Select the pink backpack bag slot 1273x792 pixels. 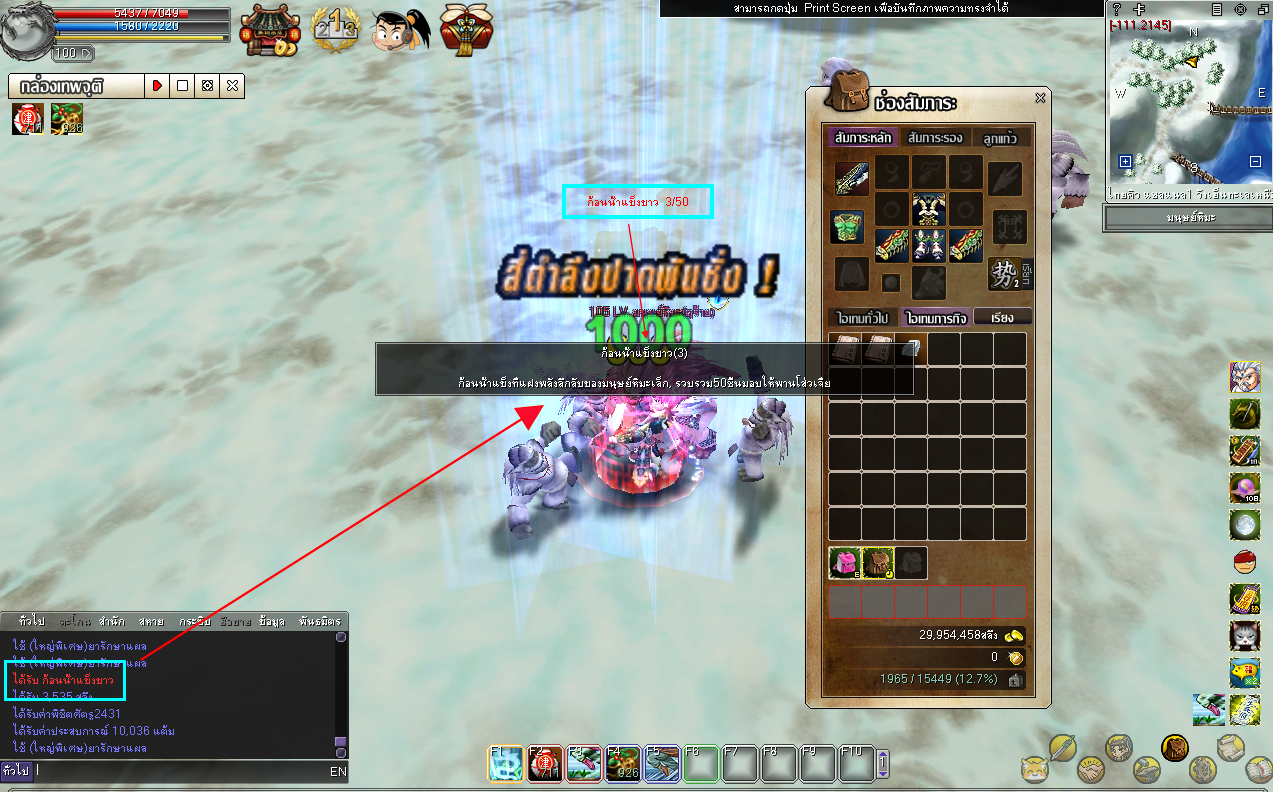(845, 563)
